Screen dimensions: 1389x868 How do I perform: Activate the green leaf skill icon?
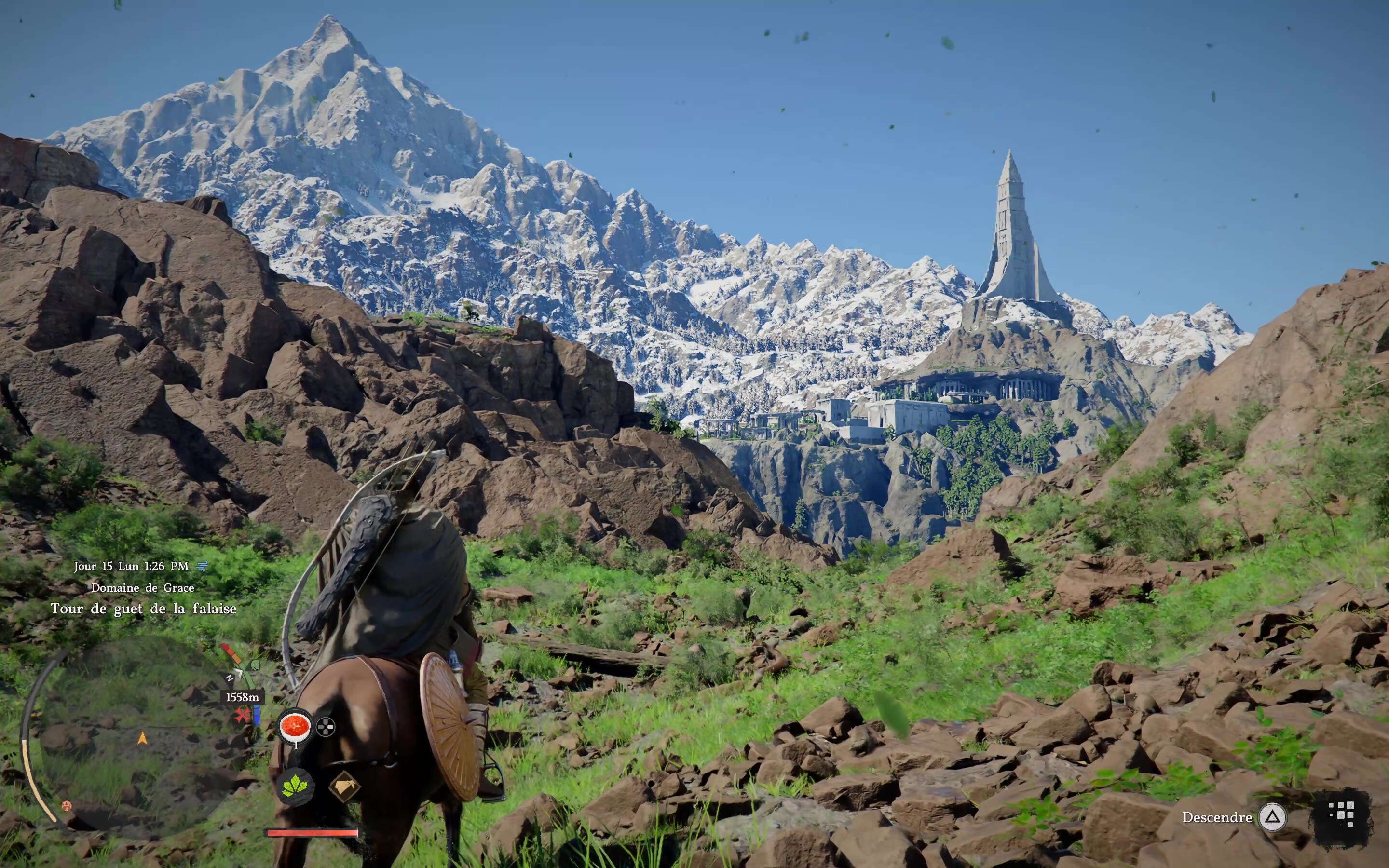point(296,786)
